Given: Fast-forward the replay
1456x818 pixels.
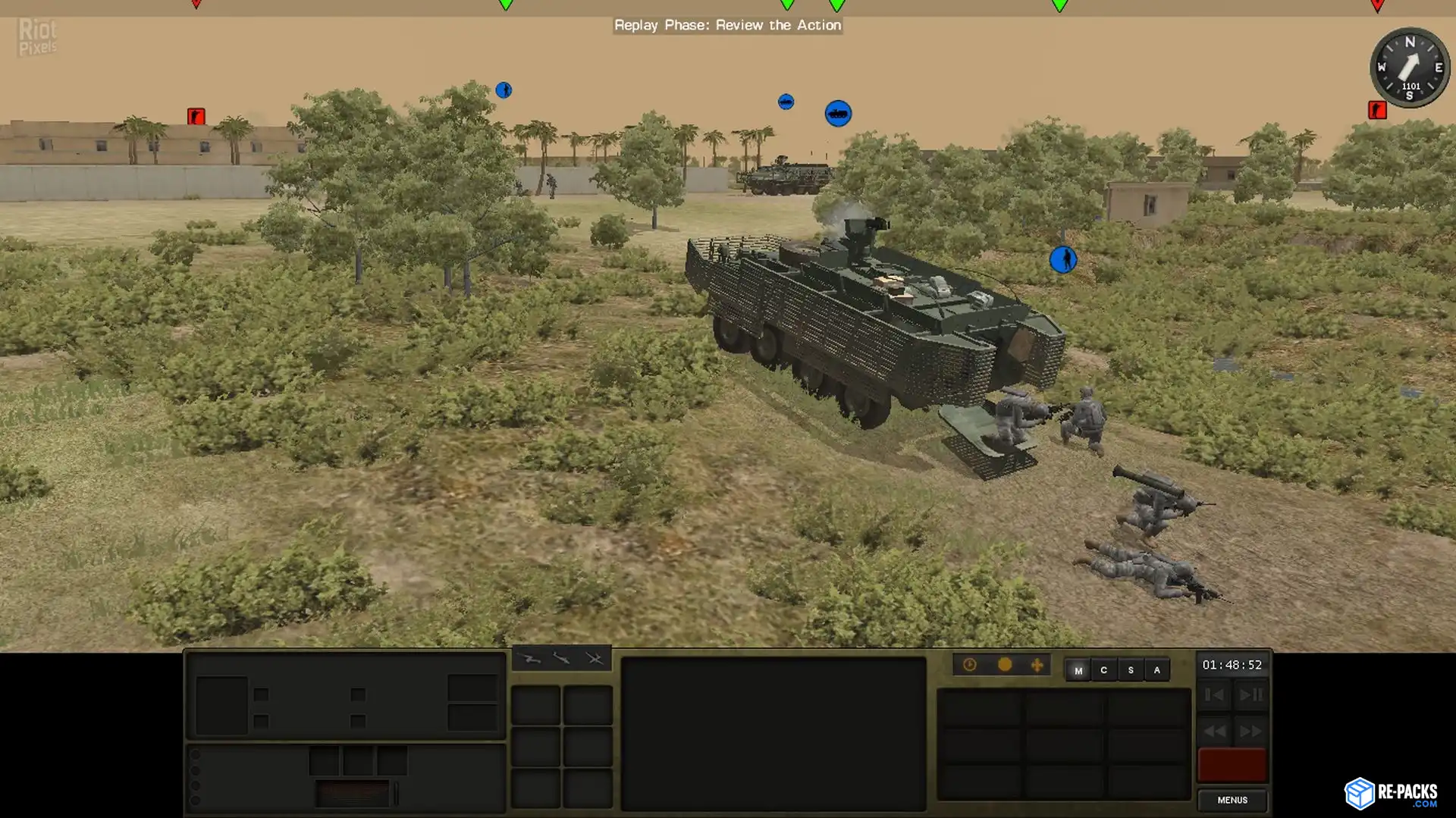Looking at the screenshot, I should coord(1251,732).
